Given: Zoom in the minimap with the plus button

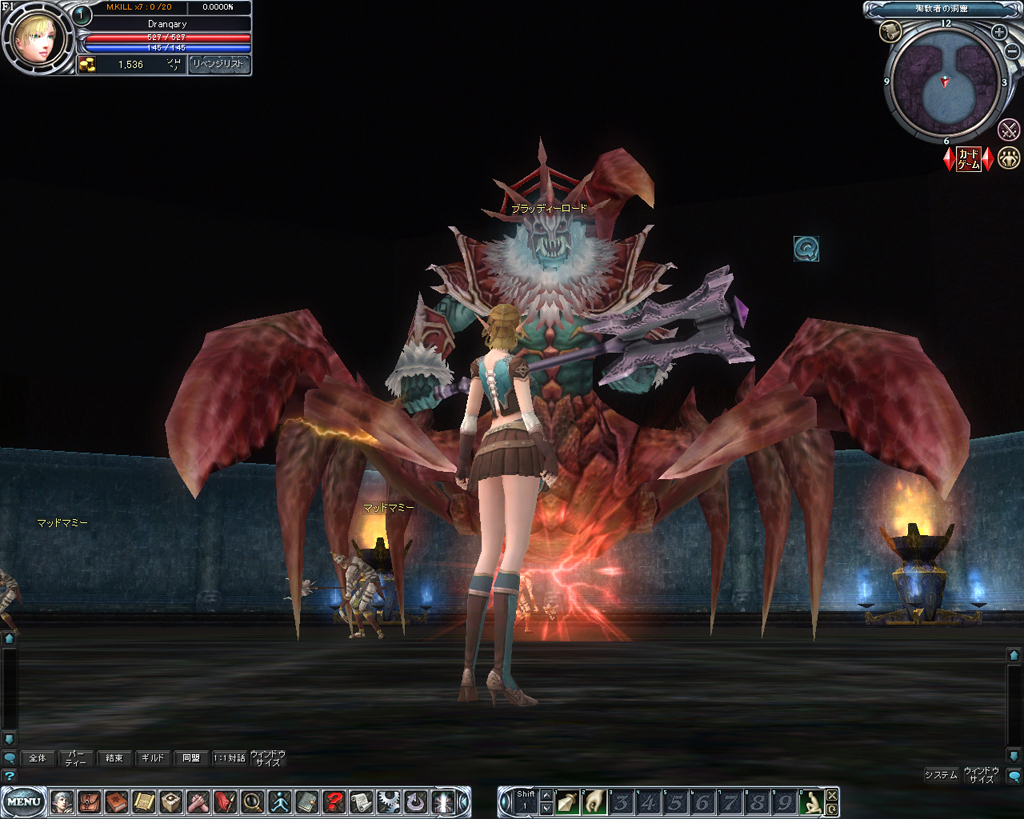Looking at the screenshot, I should pos(998,32).
